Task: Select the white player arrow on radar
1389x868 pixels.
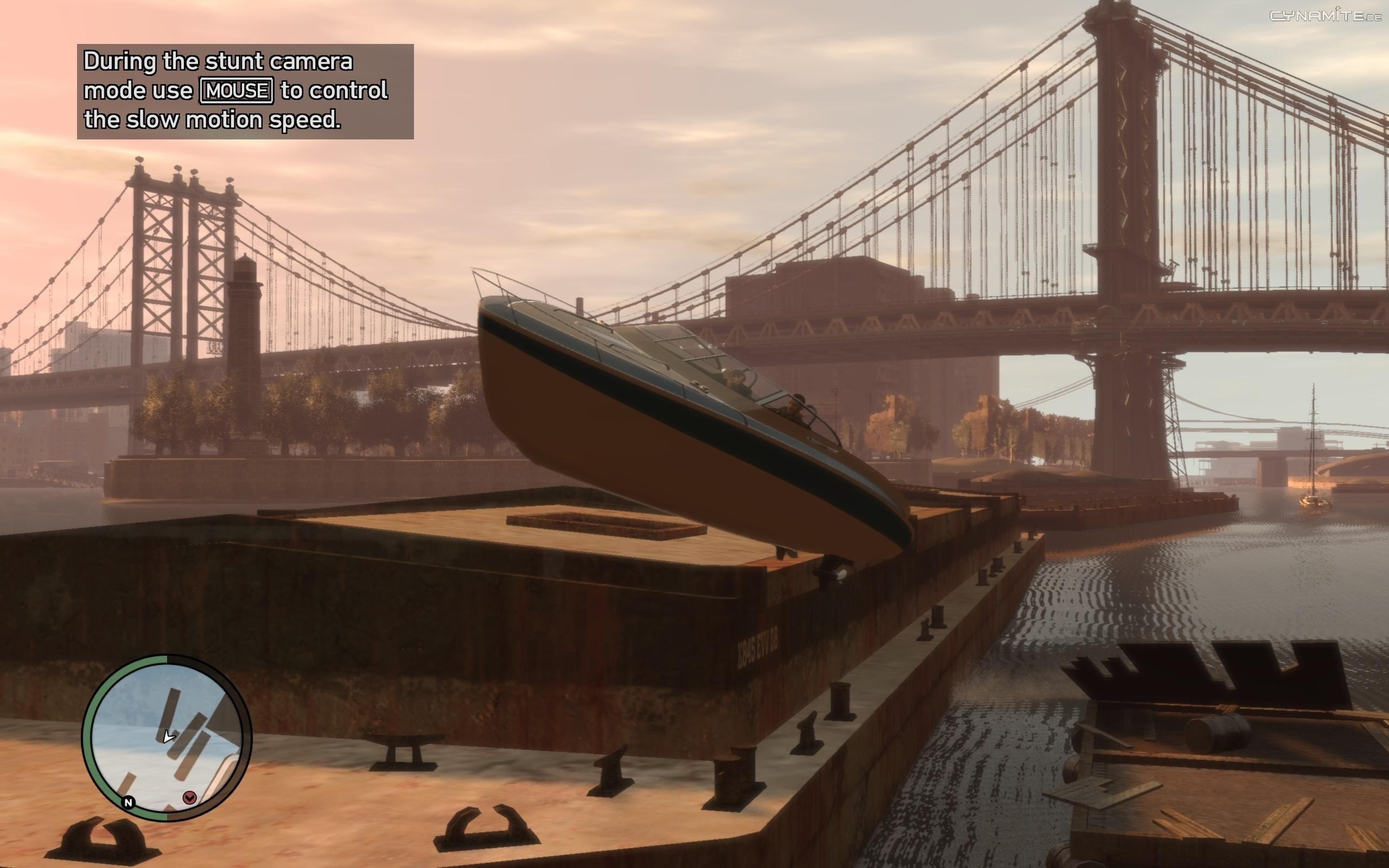Action: pyautogui.click(x=168, y=737)
